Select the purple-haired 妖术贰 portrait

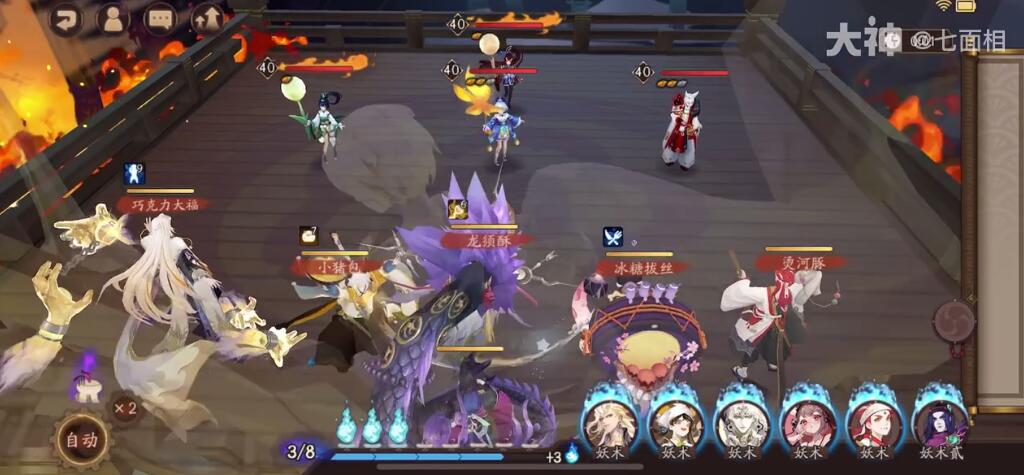tap(940, 422)
